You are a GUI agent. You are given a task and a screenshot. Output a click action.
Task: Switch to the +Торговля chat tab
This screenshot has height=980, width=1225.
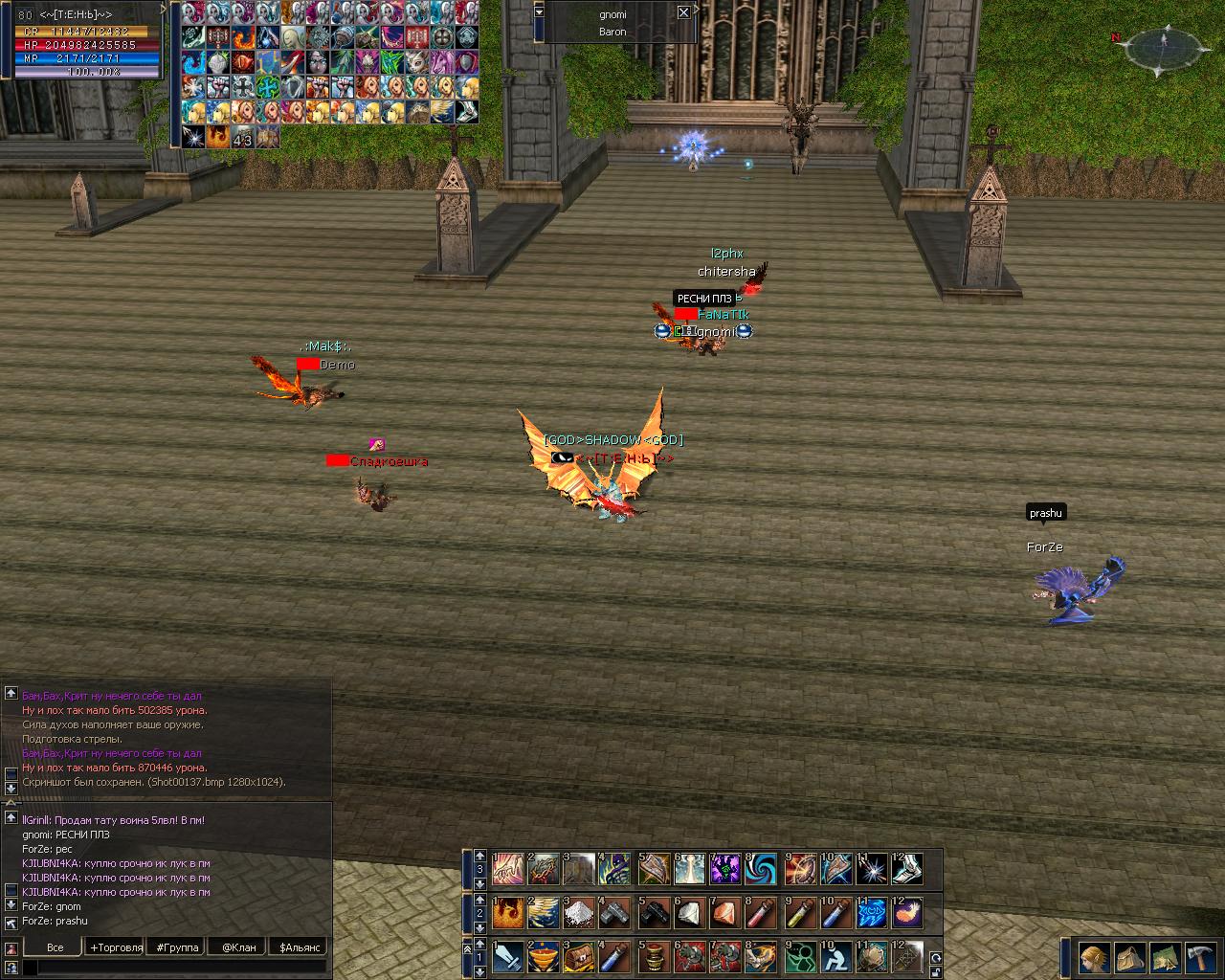point(116,947)
